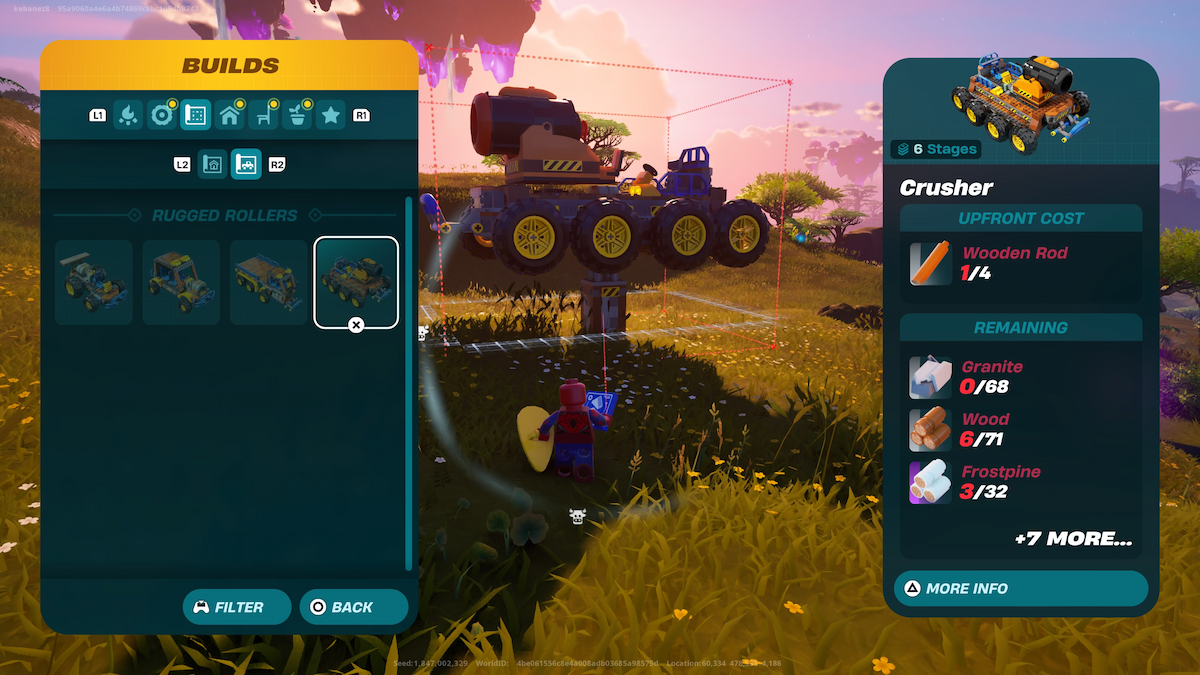This screenshot has height=675, width=1200.
Task: Go back using the Back button
Action: pyautogui.click(x=354, y=607)
